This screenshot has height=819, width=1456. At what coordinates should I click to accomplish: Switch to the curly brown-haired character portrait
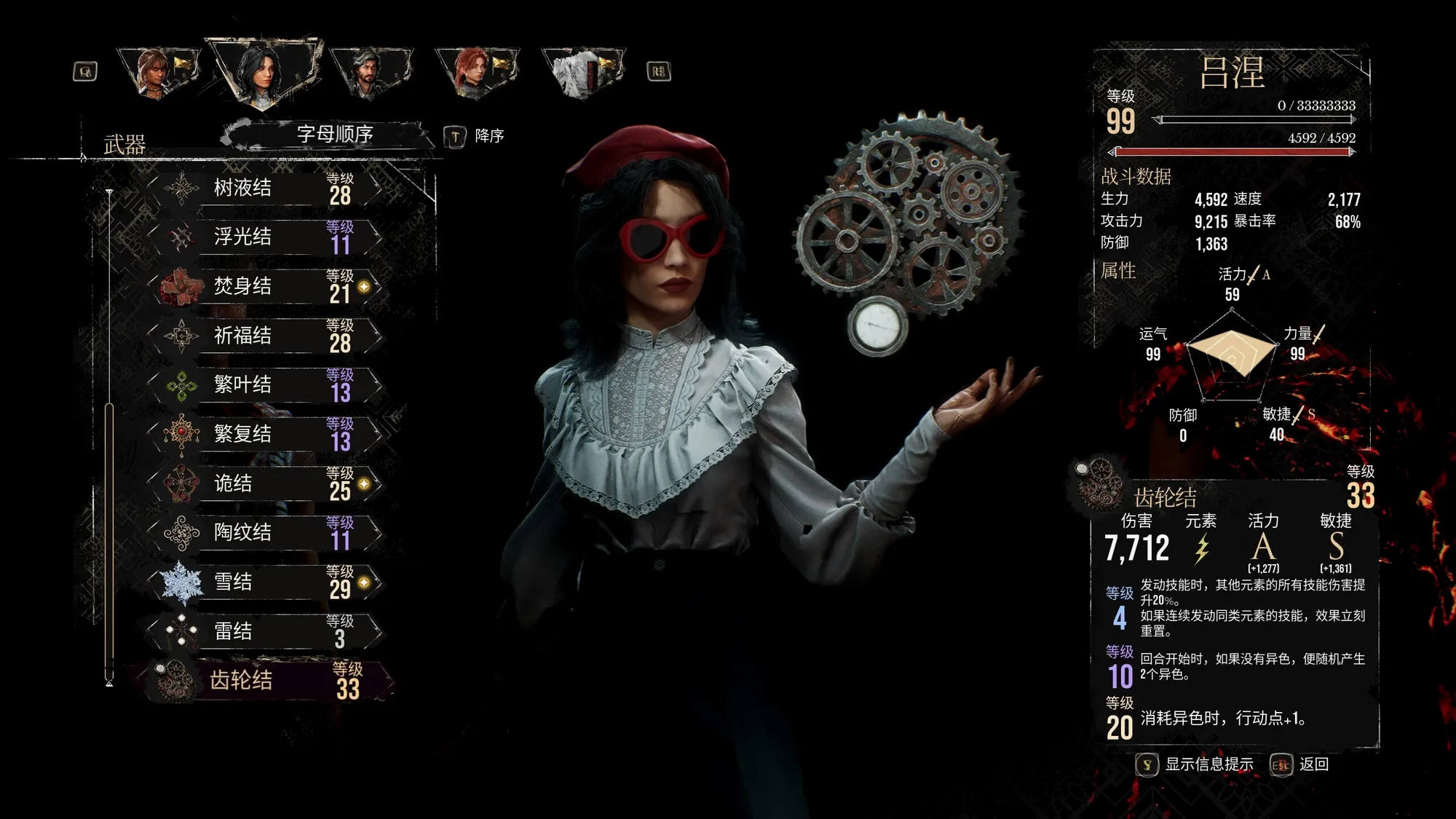pos(156,71)
